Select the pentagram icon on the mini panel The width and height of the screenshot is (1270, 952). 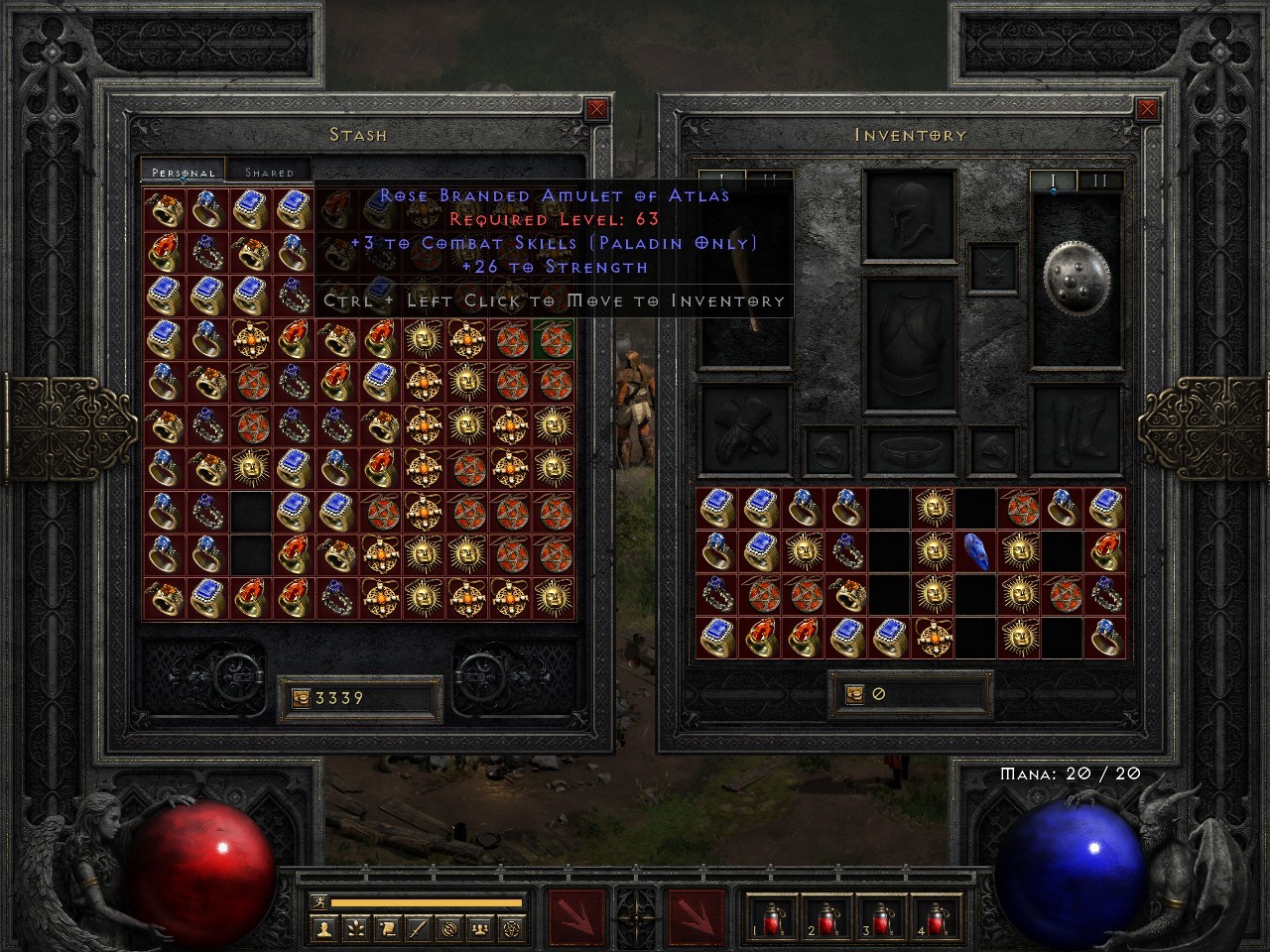click(x=511, y=928)
